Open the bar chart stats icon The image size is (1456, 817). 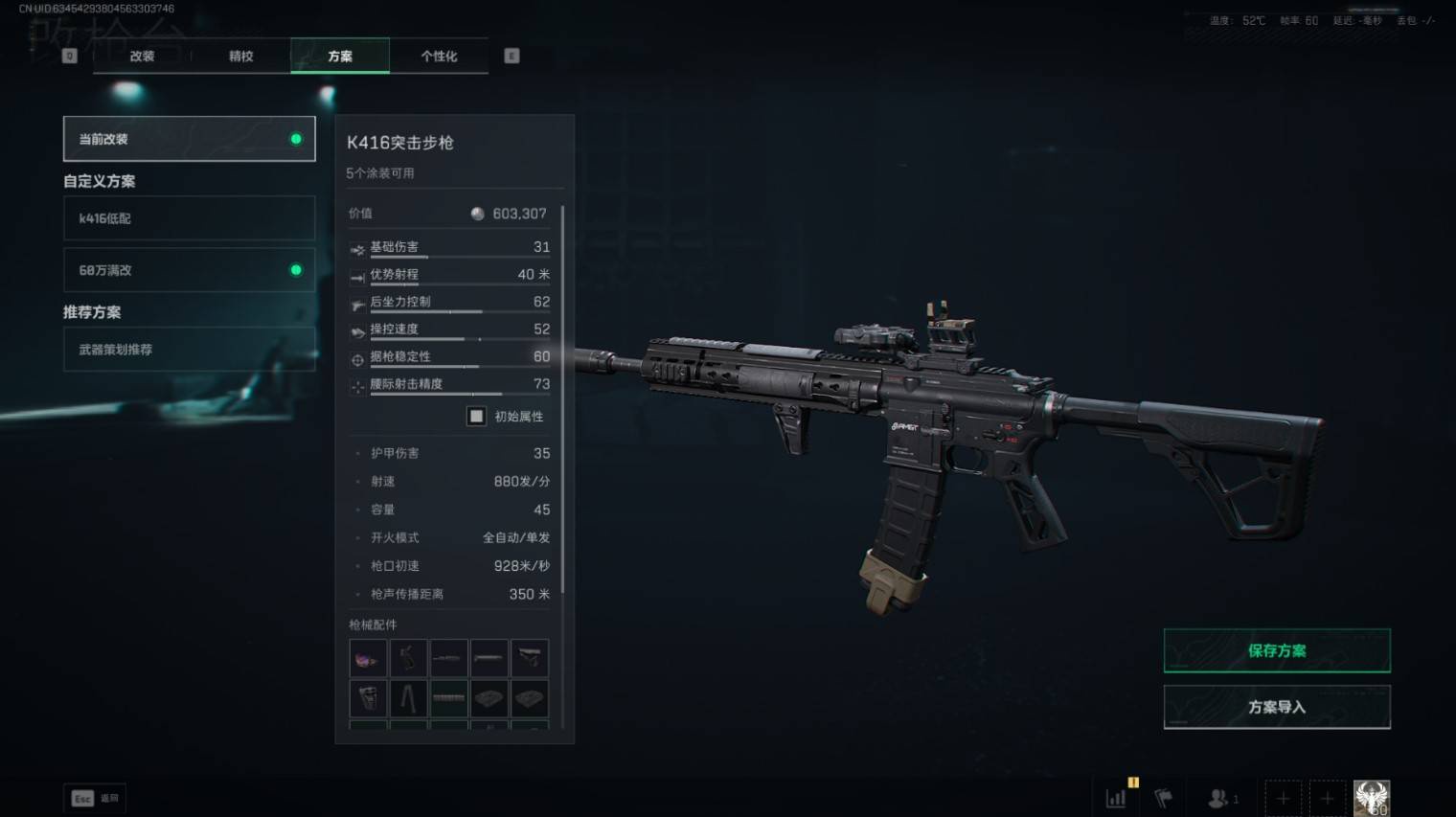click(x=1116, y=798)
